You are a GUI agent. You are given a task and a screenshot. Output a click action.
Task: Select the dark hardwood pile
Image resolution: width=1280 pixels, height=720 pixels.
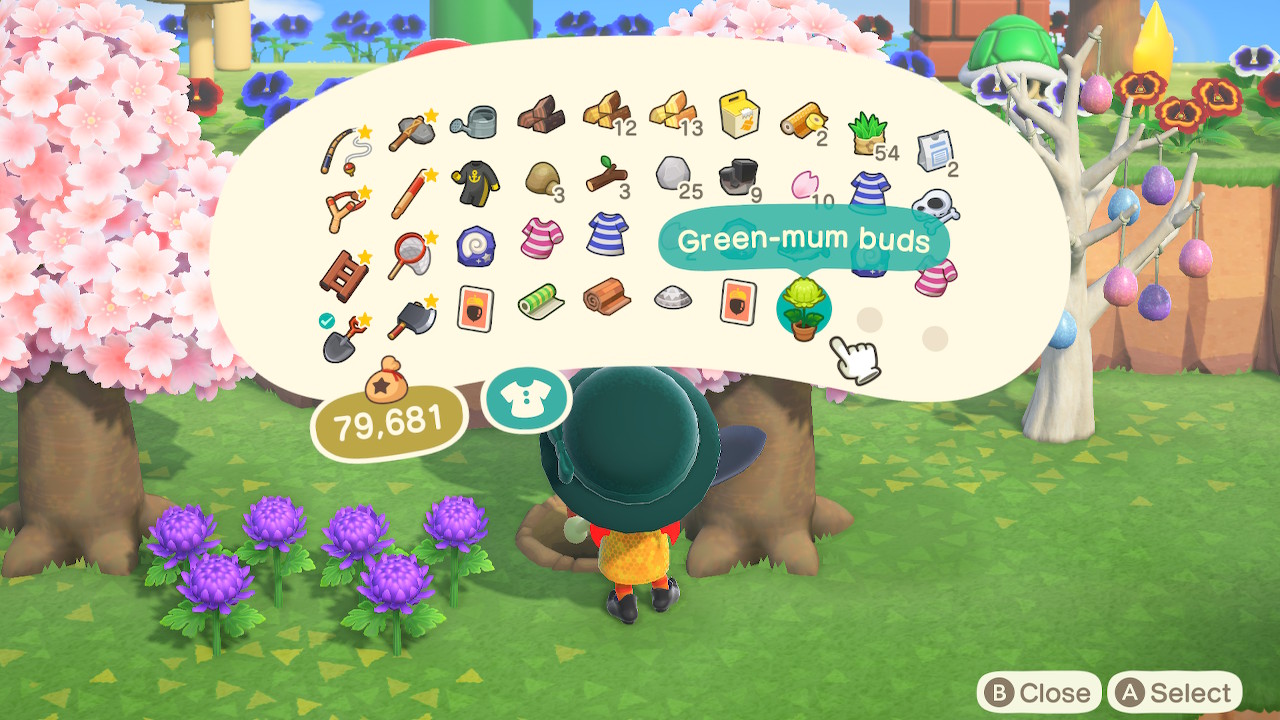[x=540, y=117]
